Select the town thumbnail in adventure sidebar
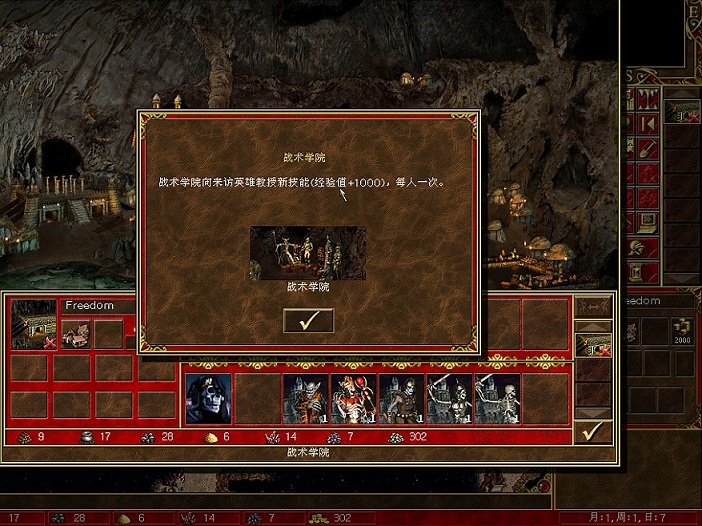This screenshot has width=702, height=526. point(684,112)
